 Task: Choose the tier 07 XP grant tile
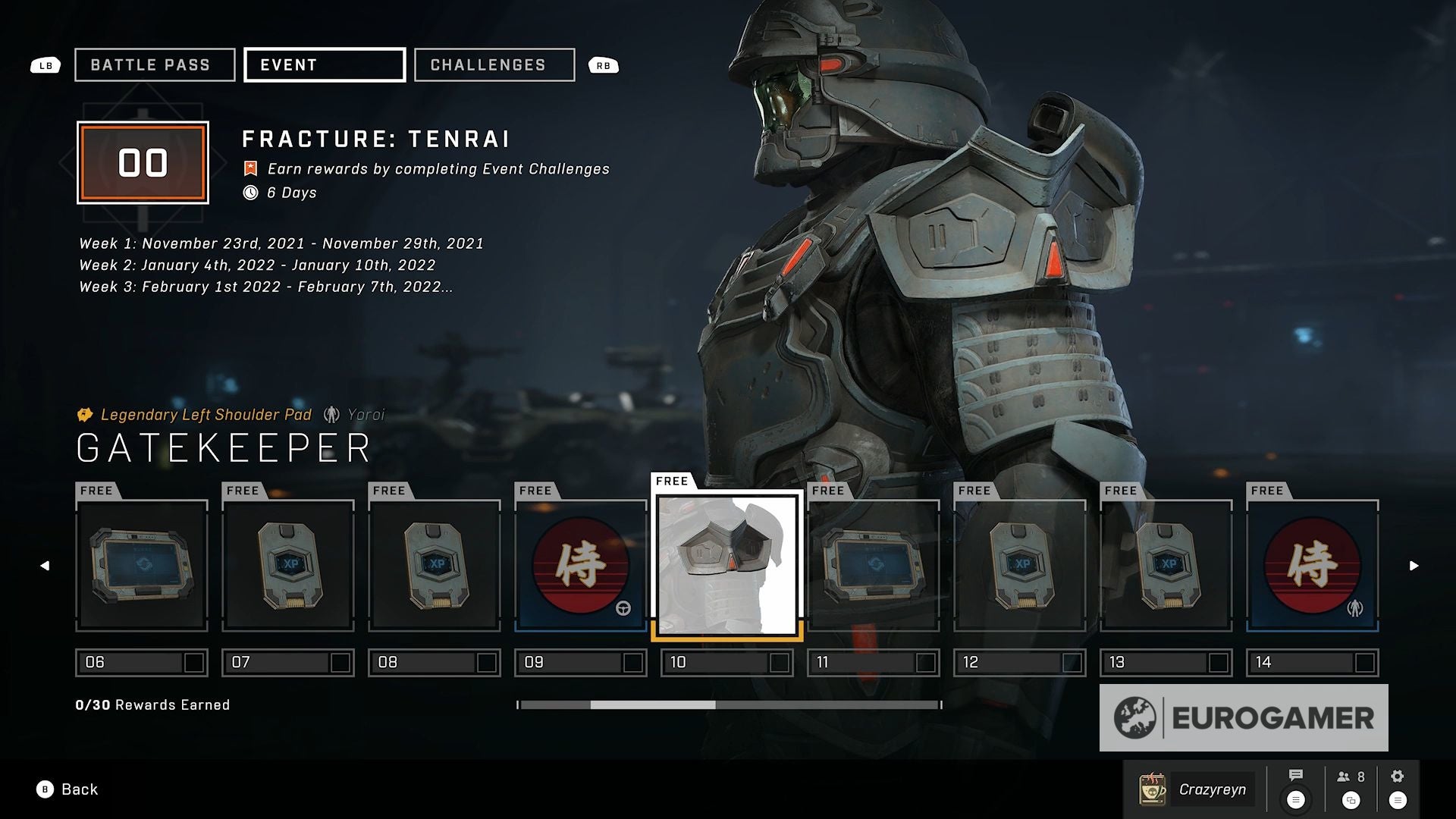pos(288,566)
